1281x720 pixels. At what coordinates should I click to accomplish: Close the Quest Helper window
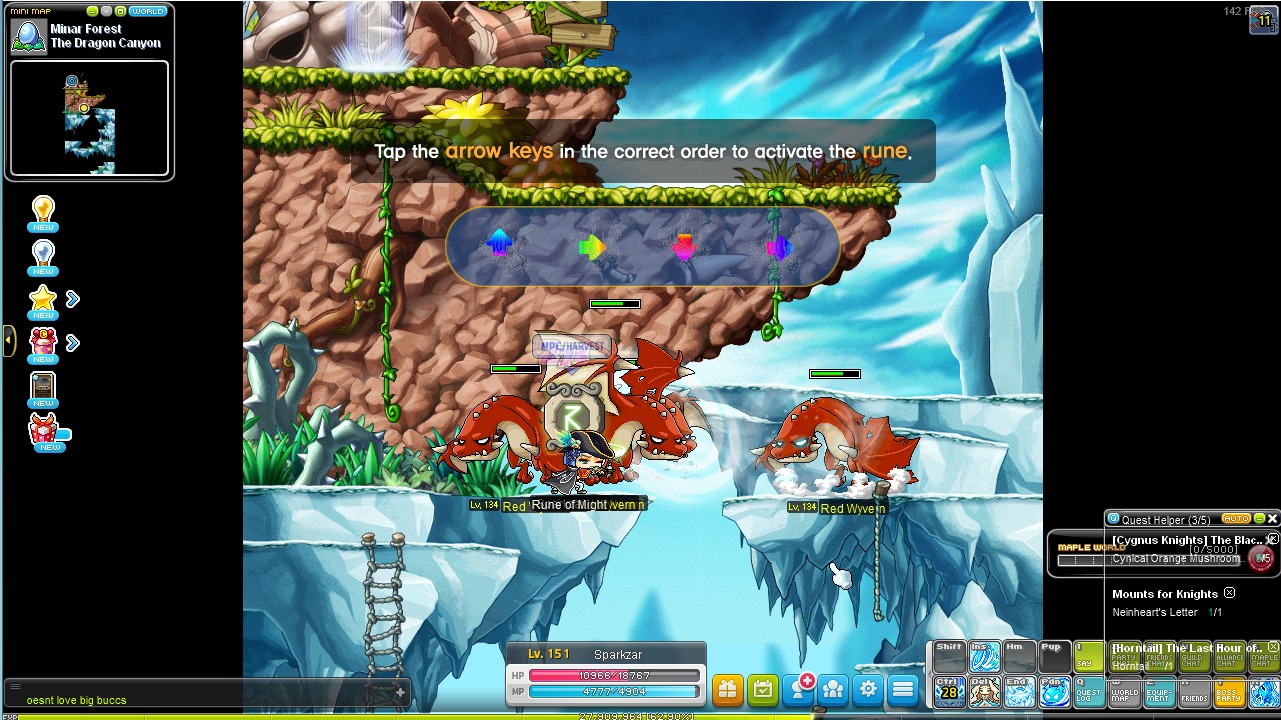[1272, 519]
